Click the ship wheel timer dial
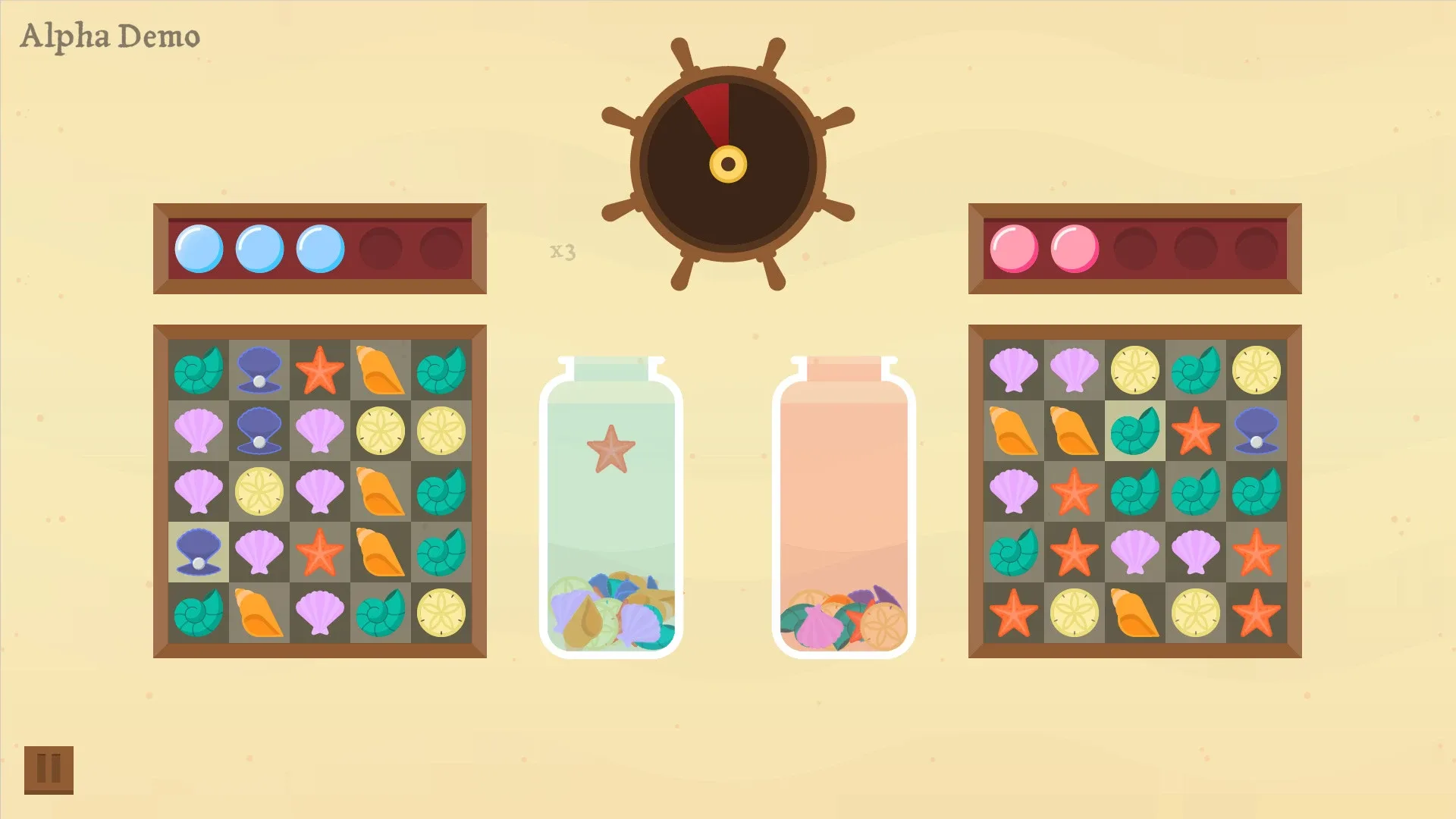This screenshot has width=1456, height=819. point(726,163)
